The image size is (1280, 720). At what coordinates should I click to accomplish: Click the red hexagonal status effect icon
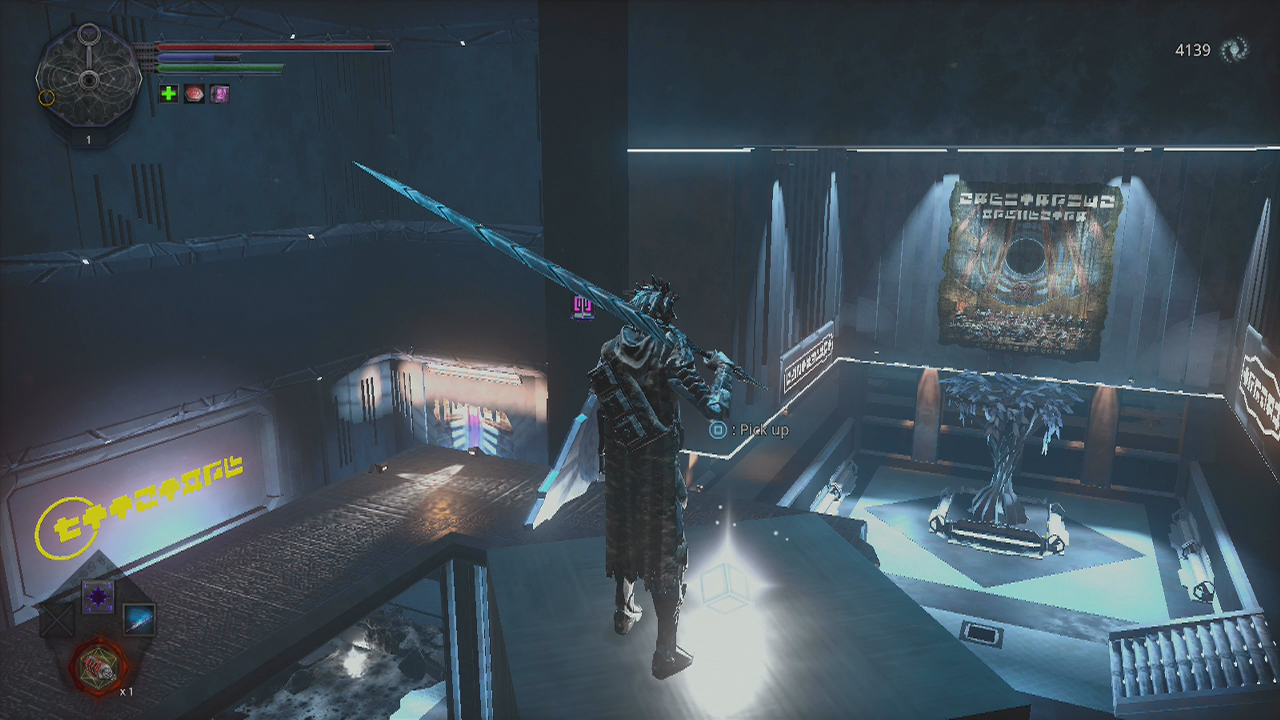192,93
